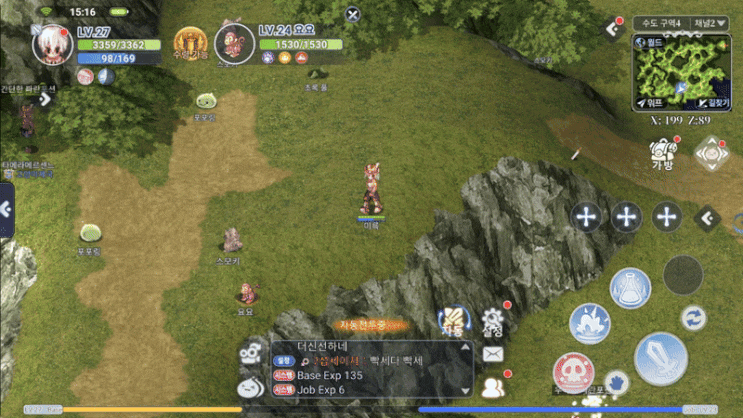This screenshot has height=418, width=743.
Task: Select the LV.24 monkey pet portrait
Action: [x=232, y=45]
